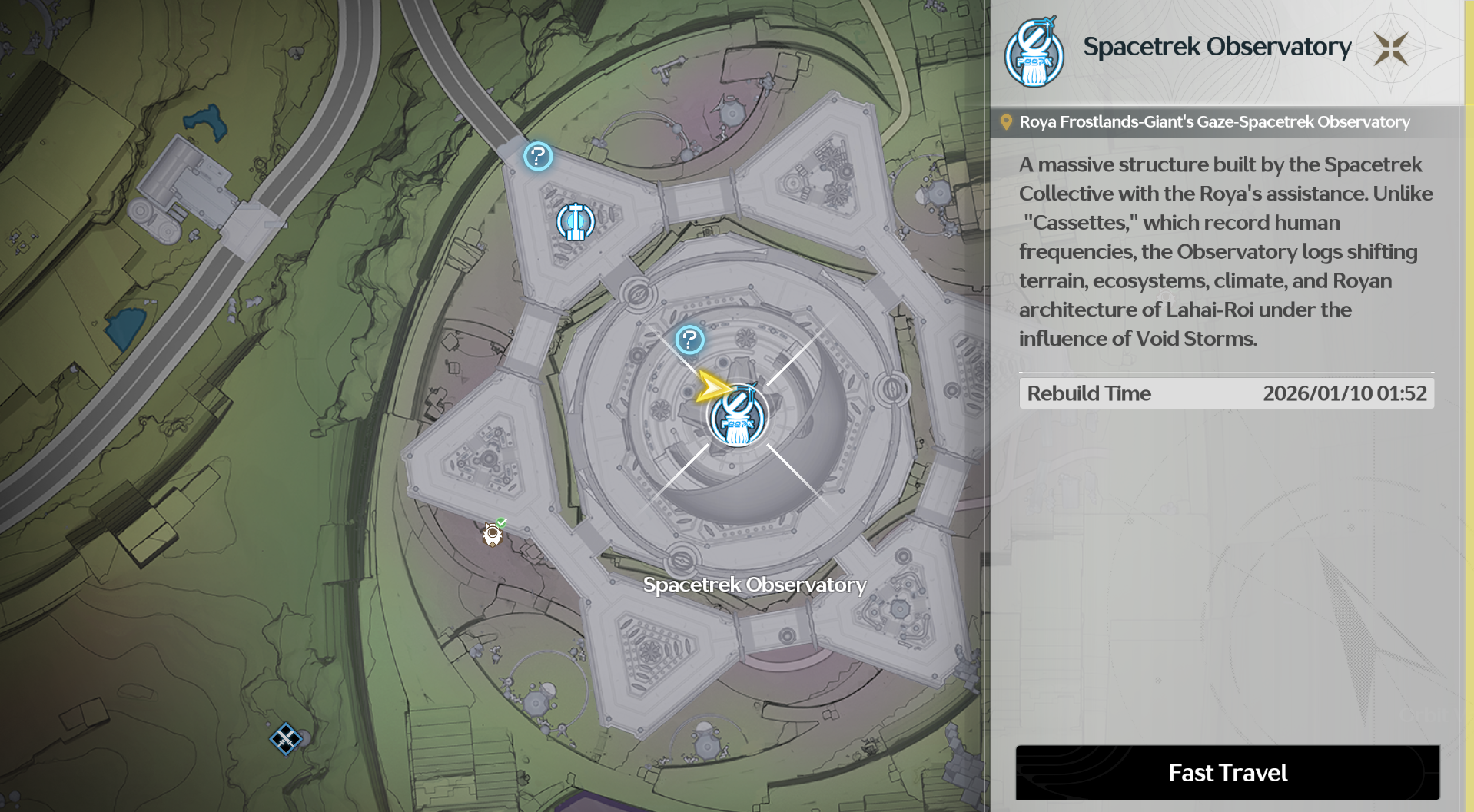Click the blue tower beacon map marker
1474x812 pixels.
click(575, 222)
